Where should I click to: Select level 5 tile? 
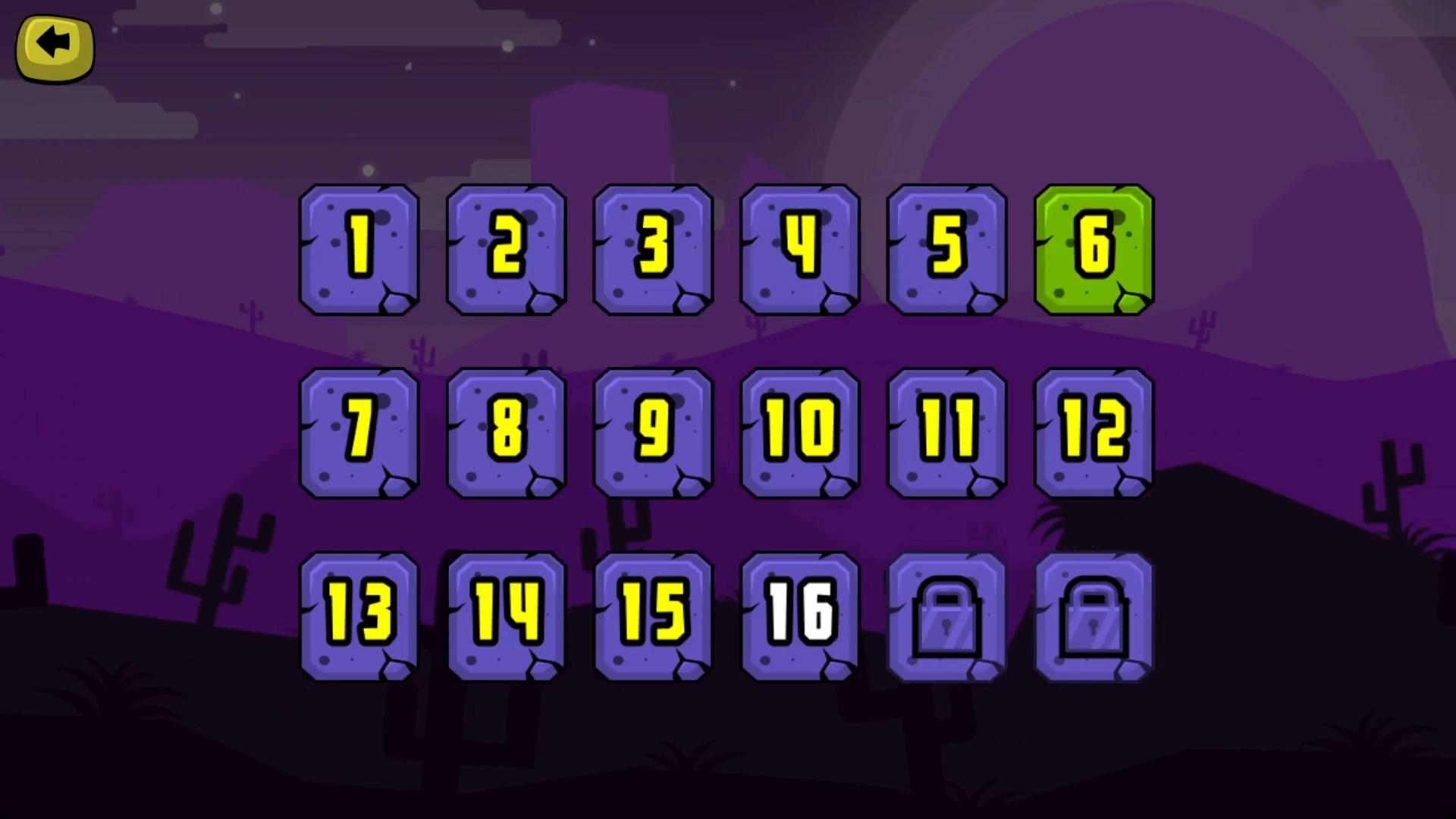click(x=946, y=250)
